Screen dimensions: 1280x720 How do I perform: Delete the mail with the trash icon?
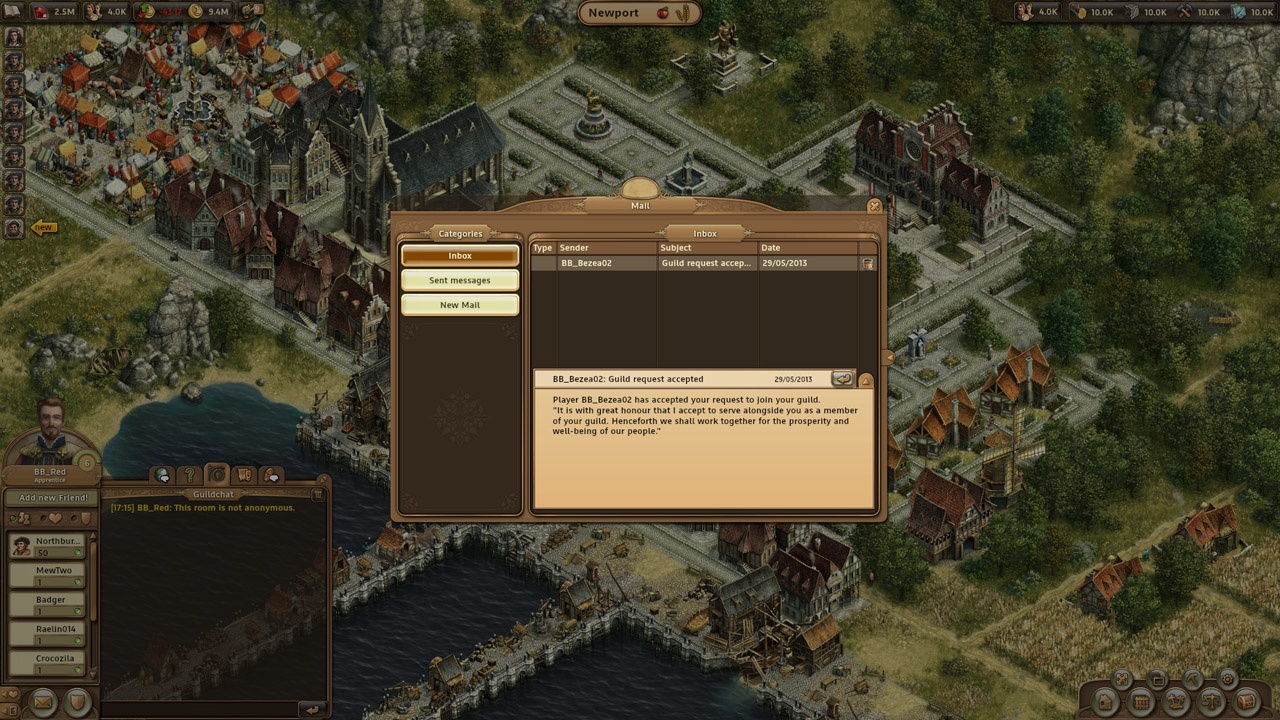point(867,264)
